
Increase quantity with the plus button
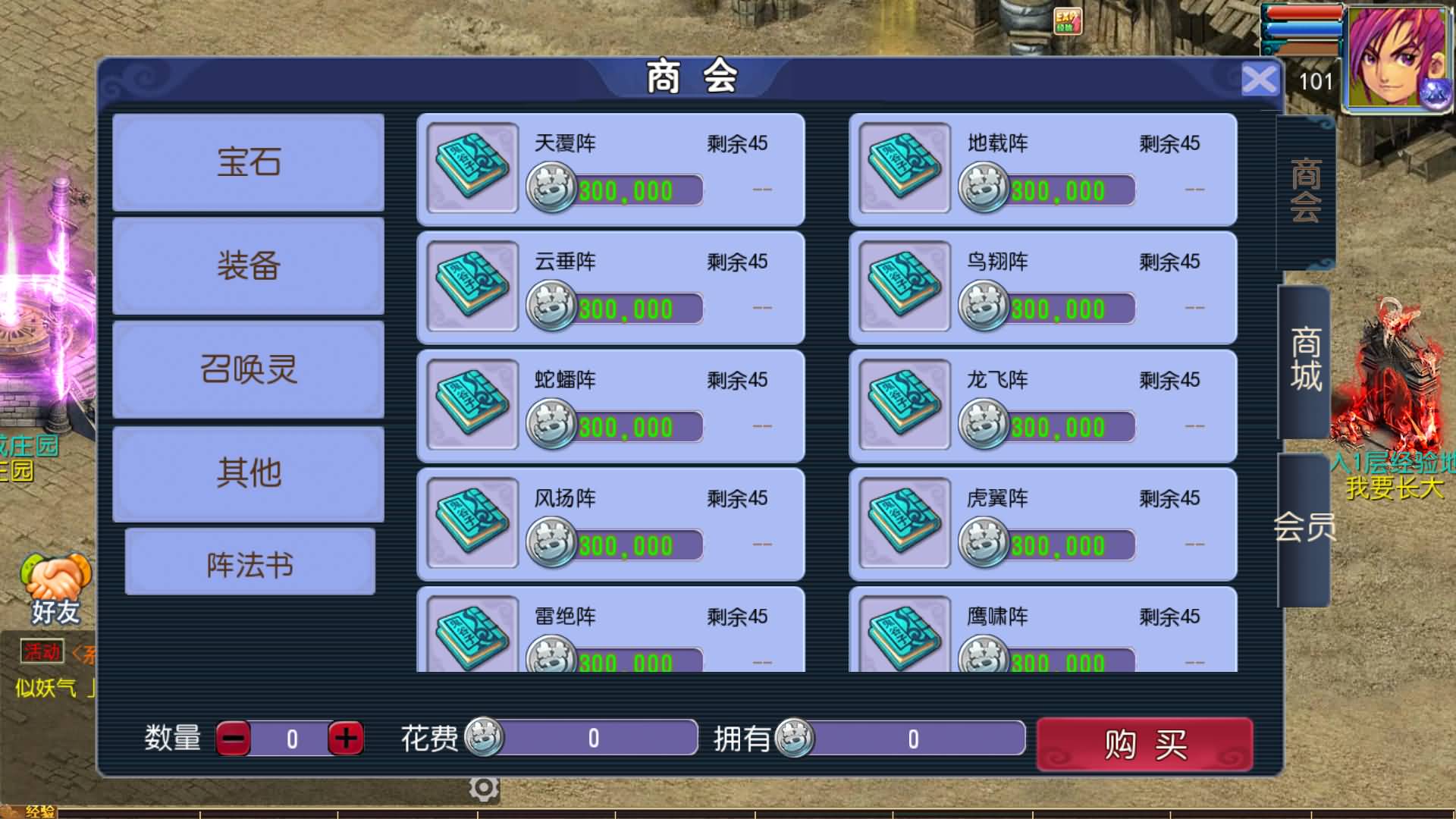click(345, 736)
